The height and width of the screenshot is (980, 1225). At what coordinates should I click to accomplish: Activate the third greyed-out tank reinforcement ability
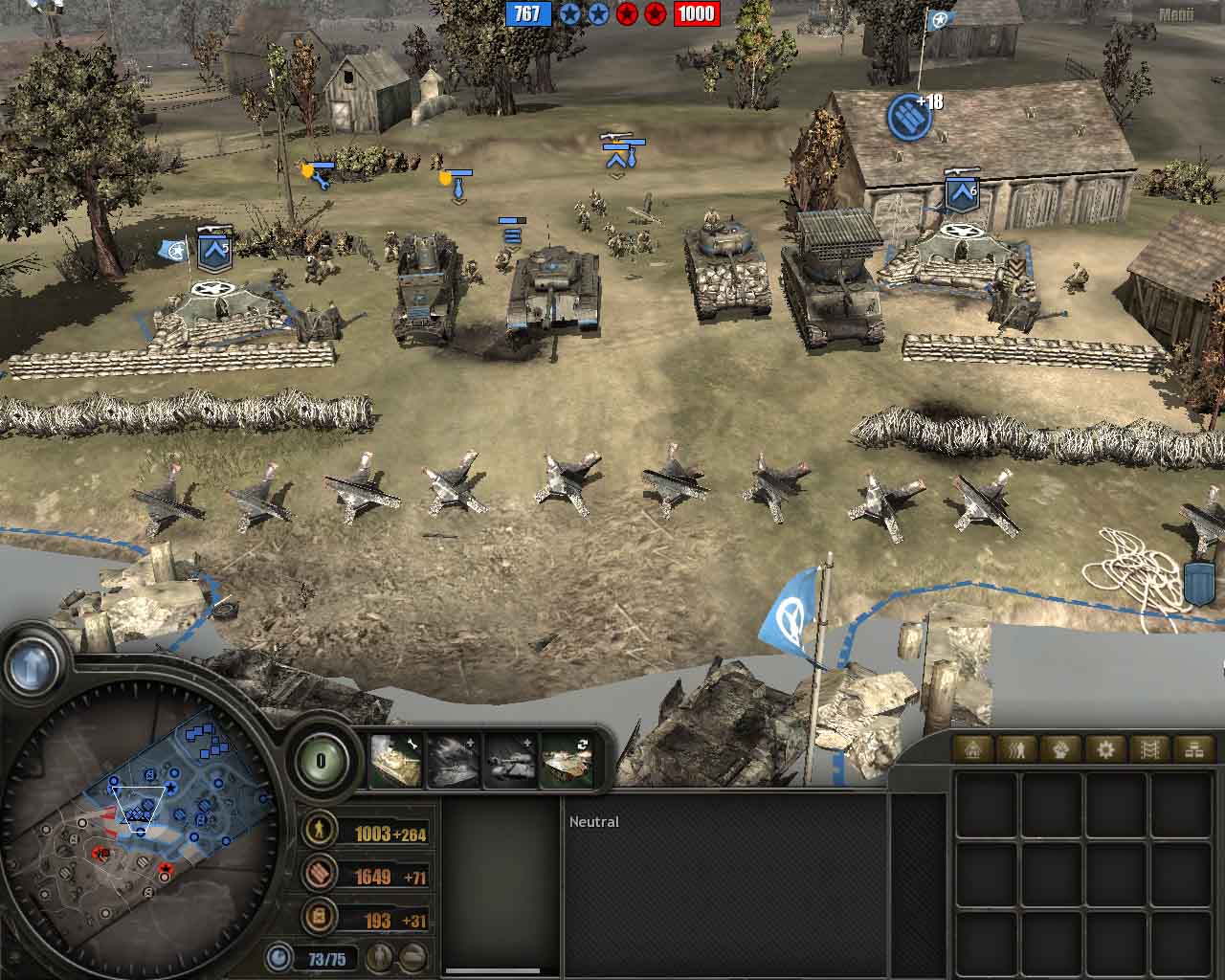pyautogui.click(x=510, y=760)
